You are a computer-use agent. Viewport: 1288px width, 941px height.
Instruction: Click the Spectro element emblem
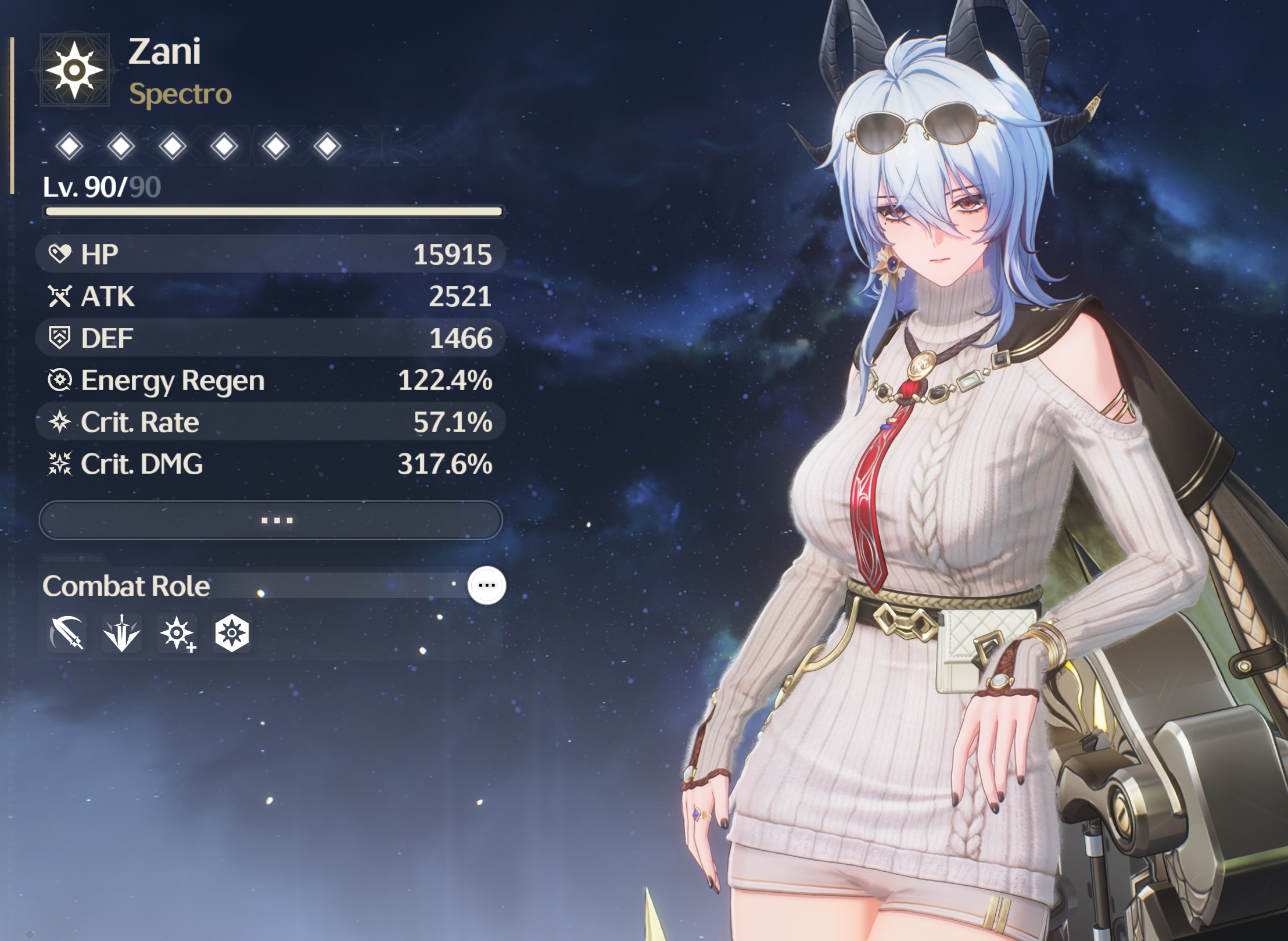point(74,70)
